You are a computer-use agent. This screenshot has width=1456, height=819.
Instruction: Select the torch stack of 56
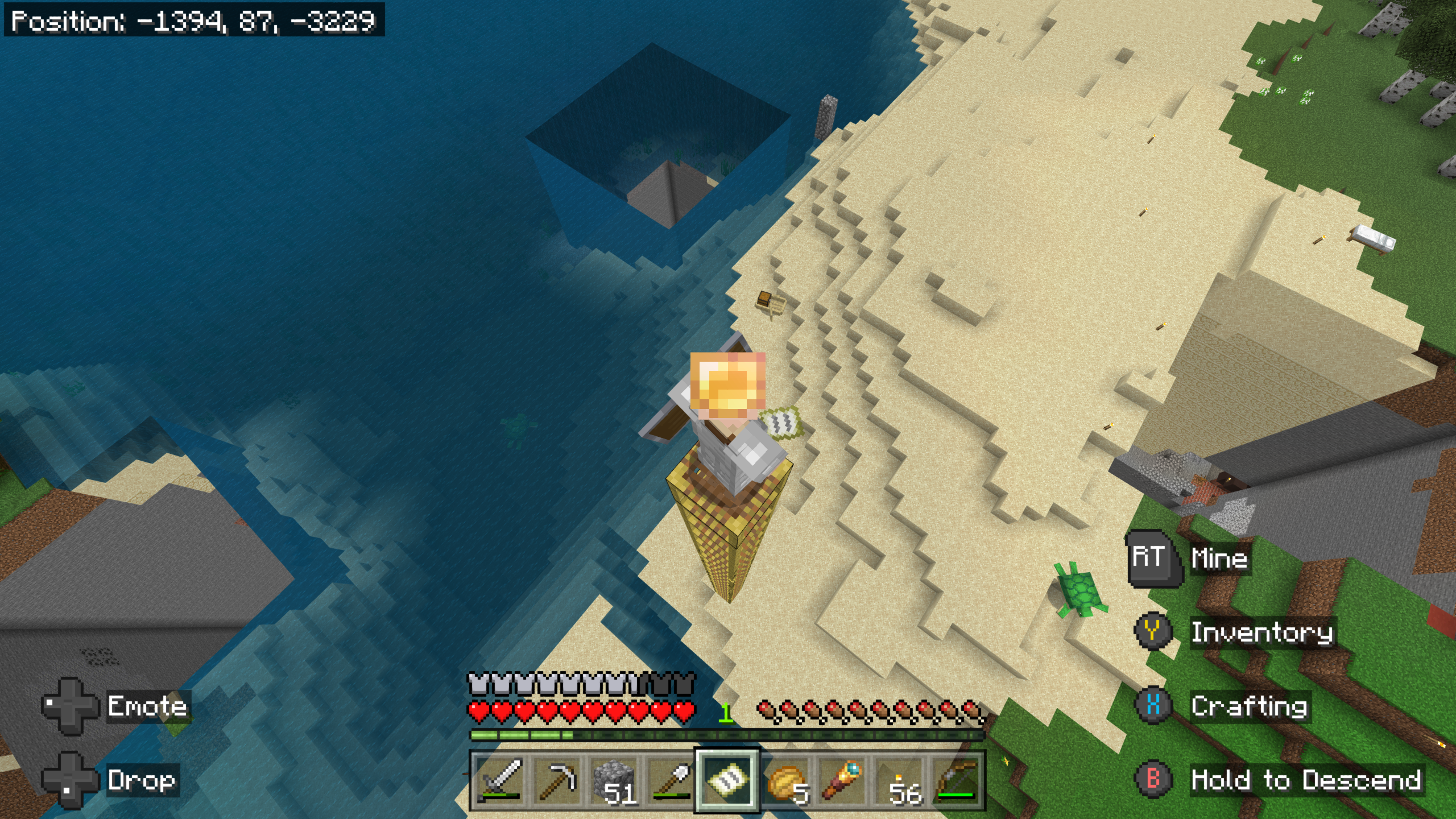(900, 779)
